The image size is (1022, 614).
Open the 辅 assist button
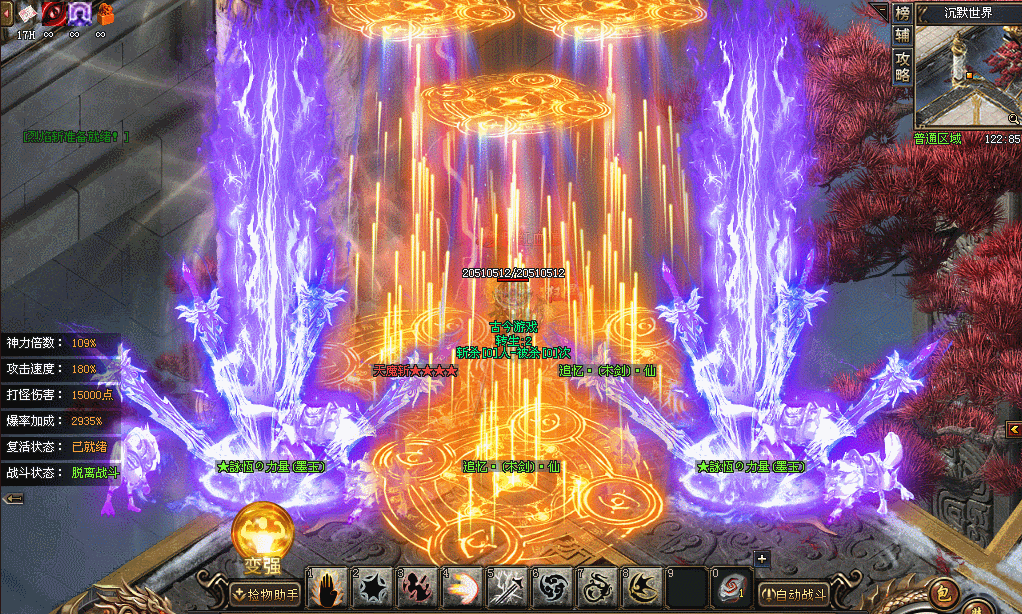[x=903, y=35]
